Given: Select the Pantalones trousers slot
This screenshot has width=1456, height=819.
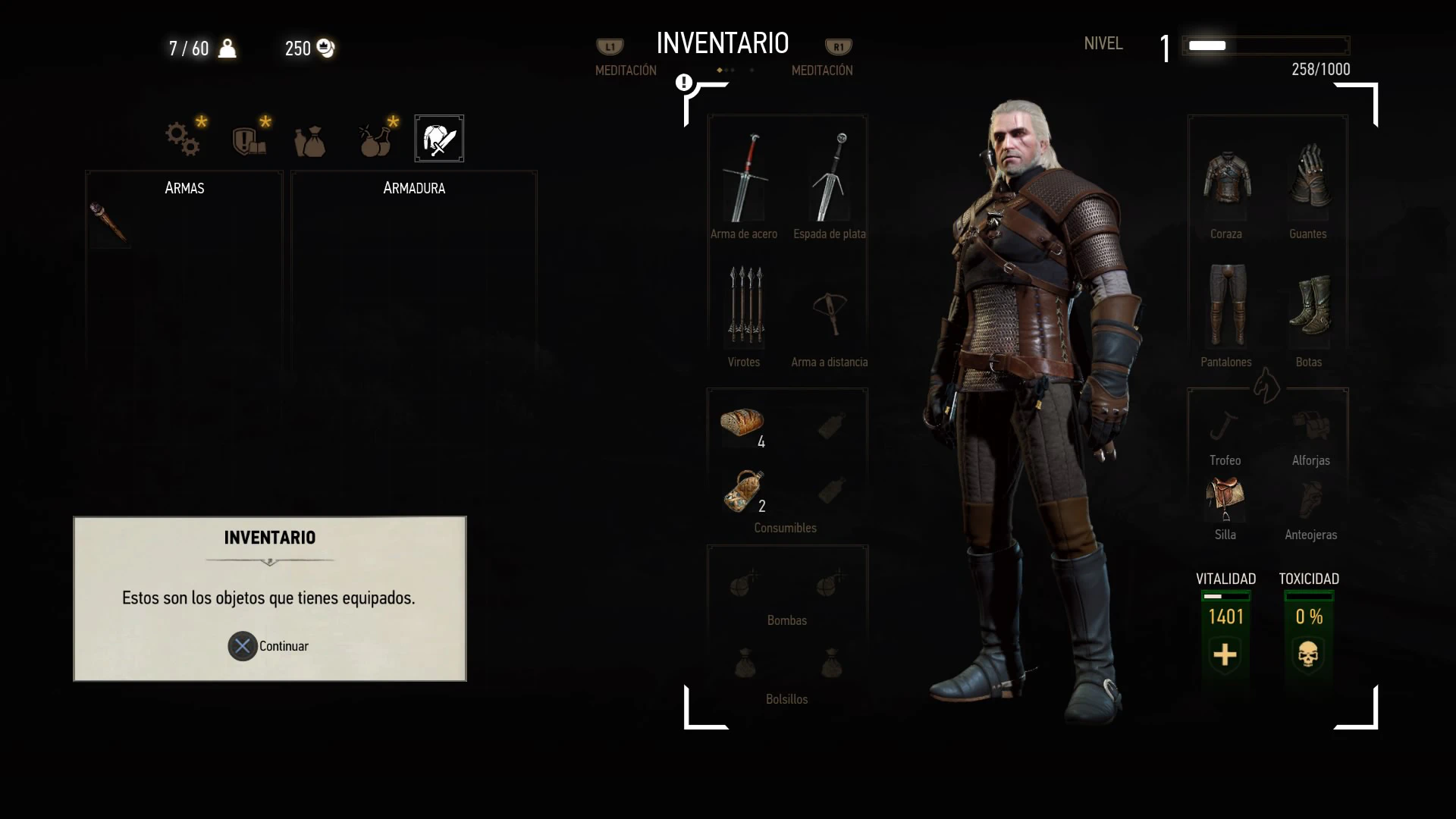Looking at the screenshot, I should (1226, 306).
